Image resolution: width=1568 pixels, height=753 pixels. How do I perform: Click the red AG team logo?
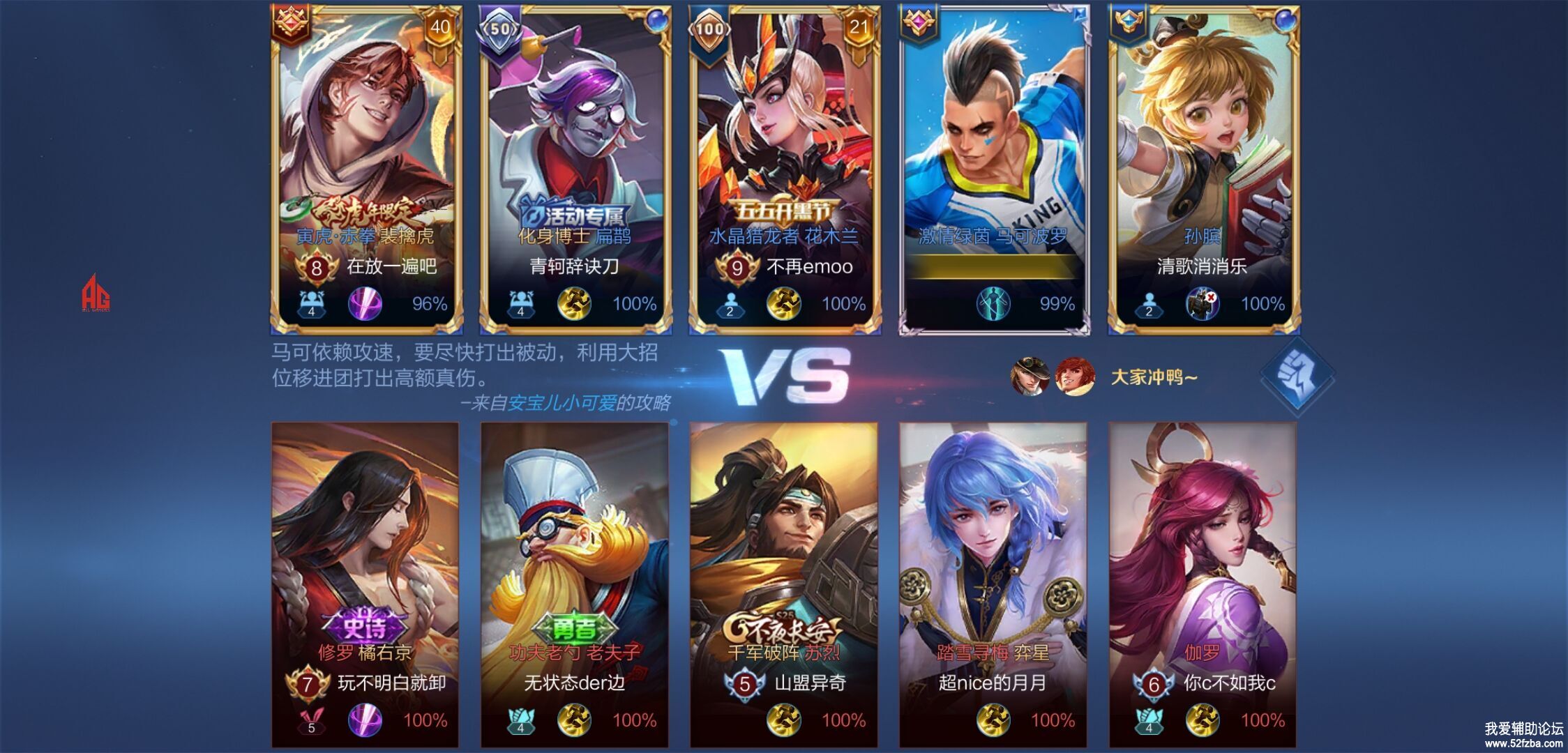click(x=96, y=294)
